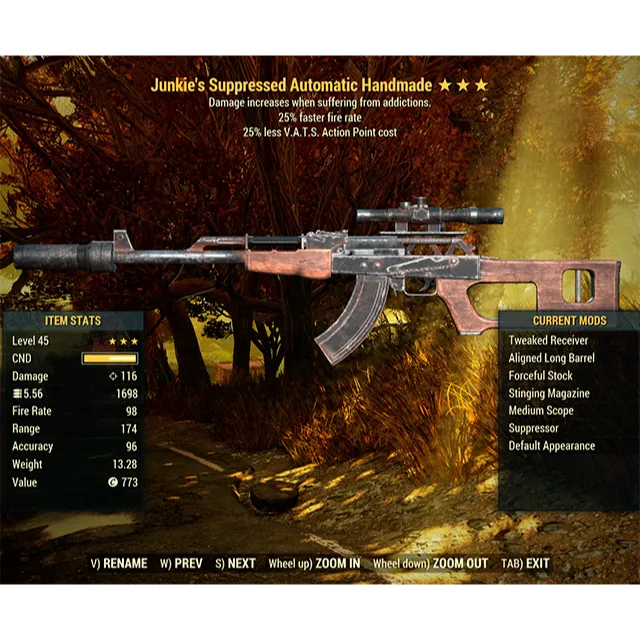
Task: Go to the PREV item
Action: [x=181, y=564]
